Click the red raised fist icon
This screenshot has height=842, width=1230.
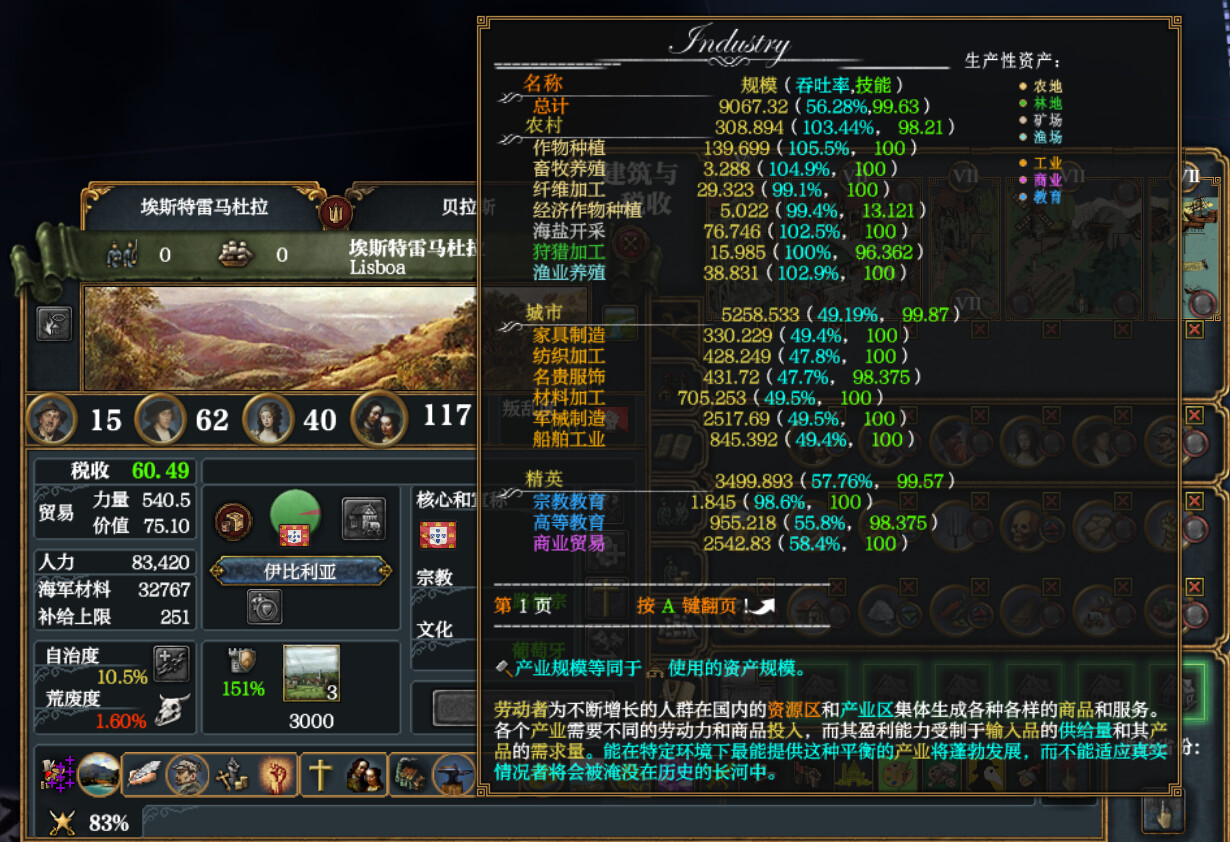pyautogui.click(x=277, y=774)
